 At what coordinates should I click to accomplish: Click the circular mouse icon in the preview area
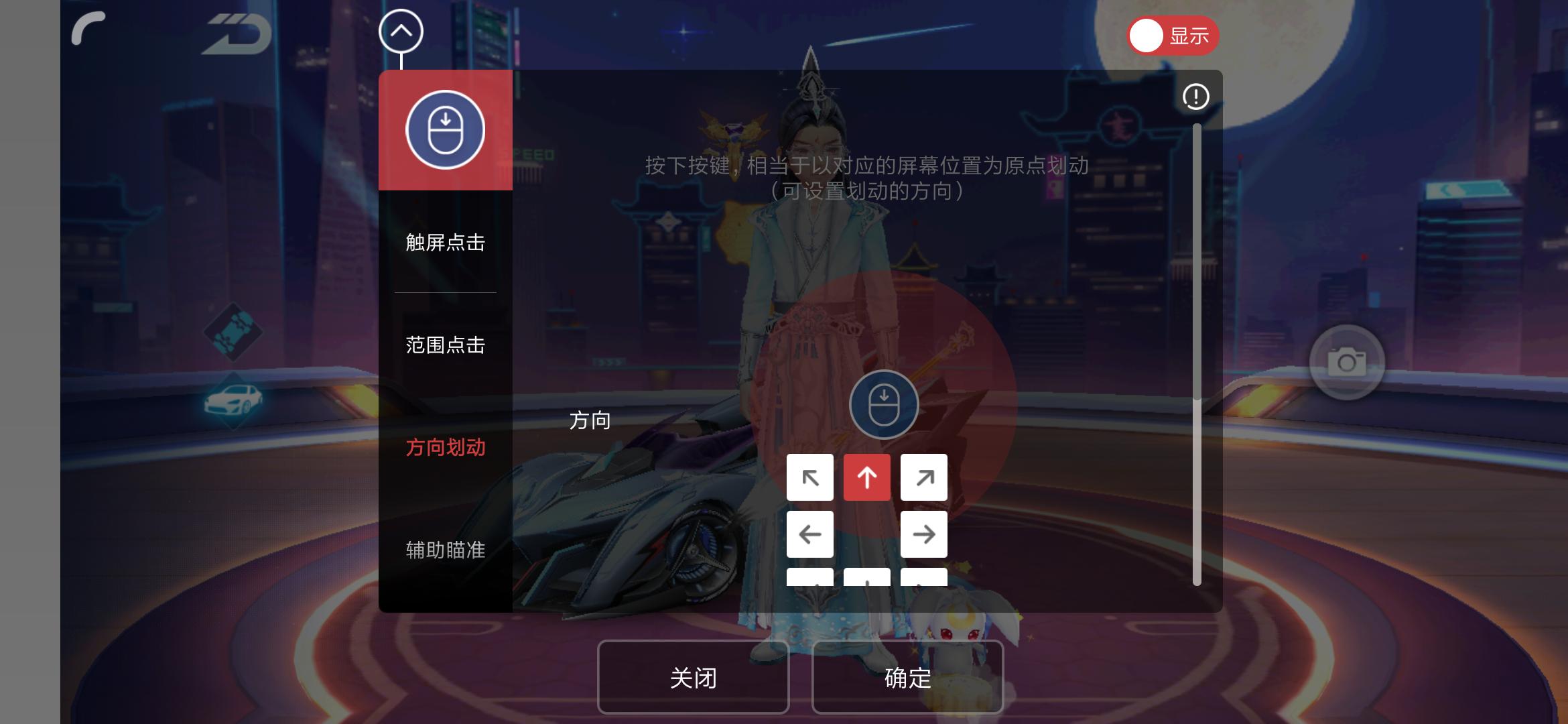(x=883, y=403)
